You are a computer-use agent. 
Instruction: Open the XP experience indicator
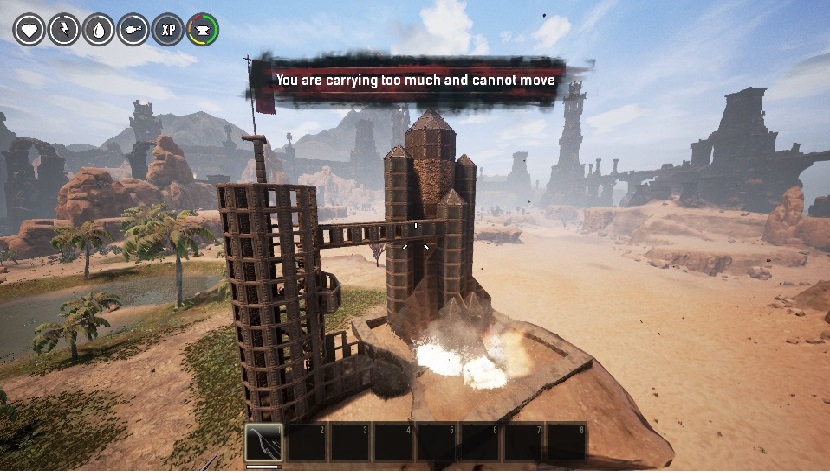(x=169, y=29)
